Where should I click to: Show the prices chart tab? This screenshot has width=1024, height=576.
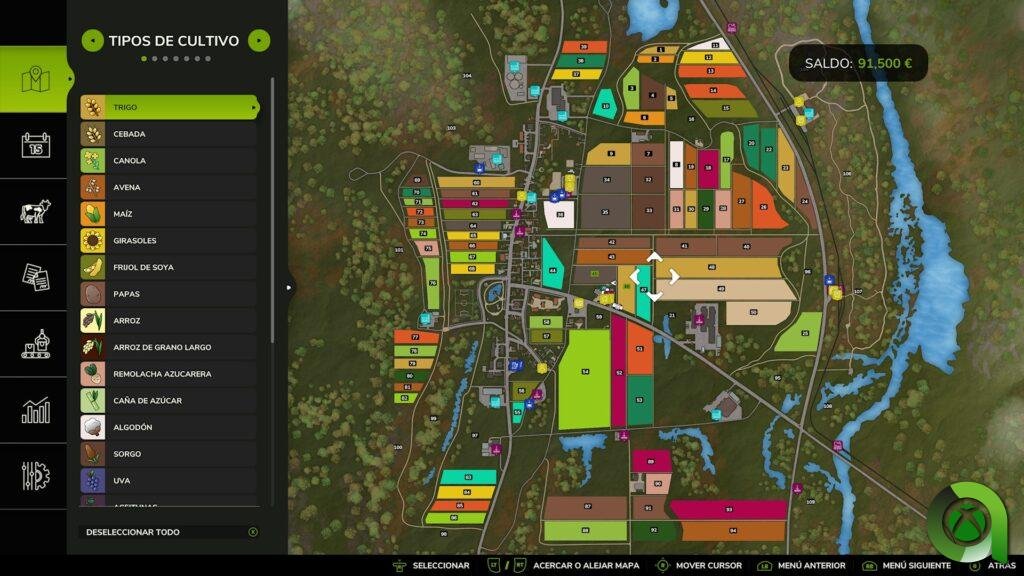(35, 410)
